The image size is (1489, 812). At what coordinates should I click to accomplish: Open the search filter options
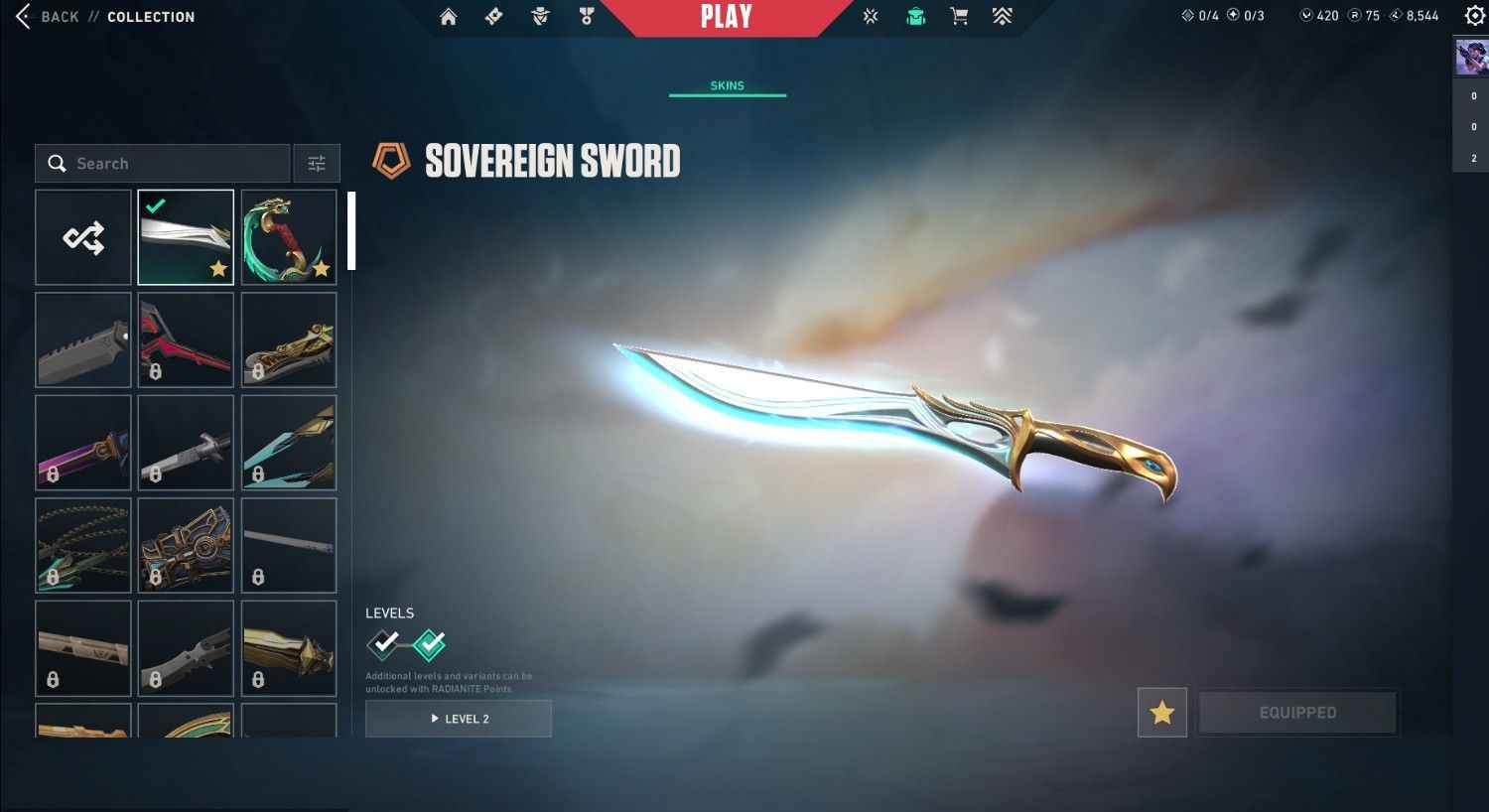point(317,163)
